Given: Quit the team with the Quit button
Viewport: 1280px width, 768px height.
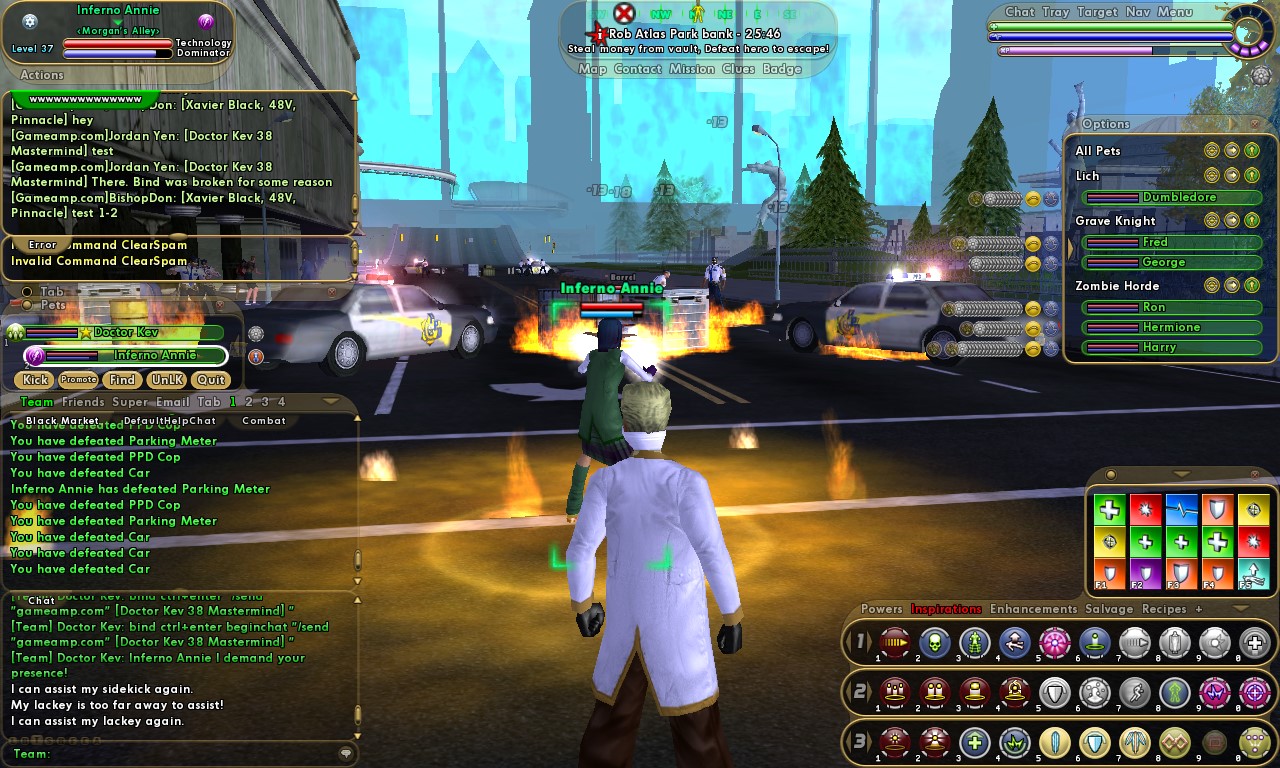Looking at the screenshot, I should pos(210,380).
